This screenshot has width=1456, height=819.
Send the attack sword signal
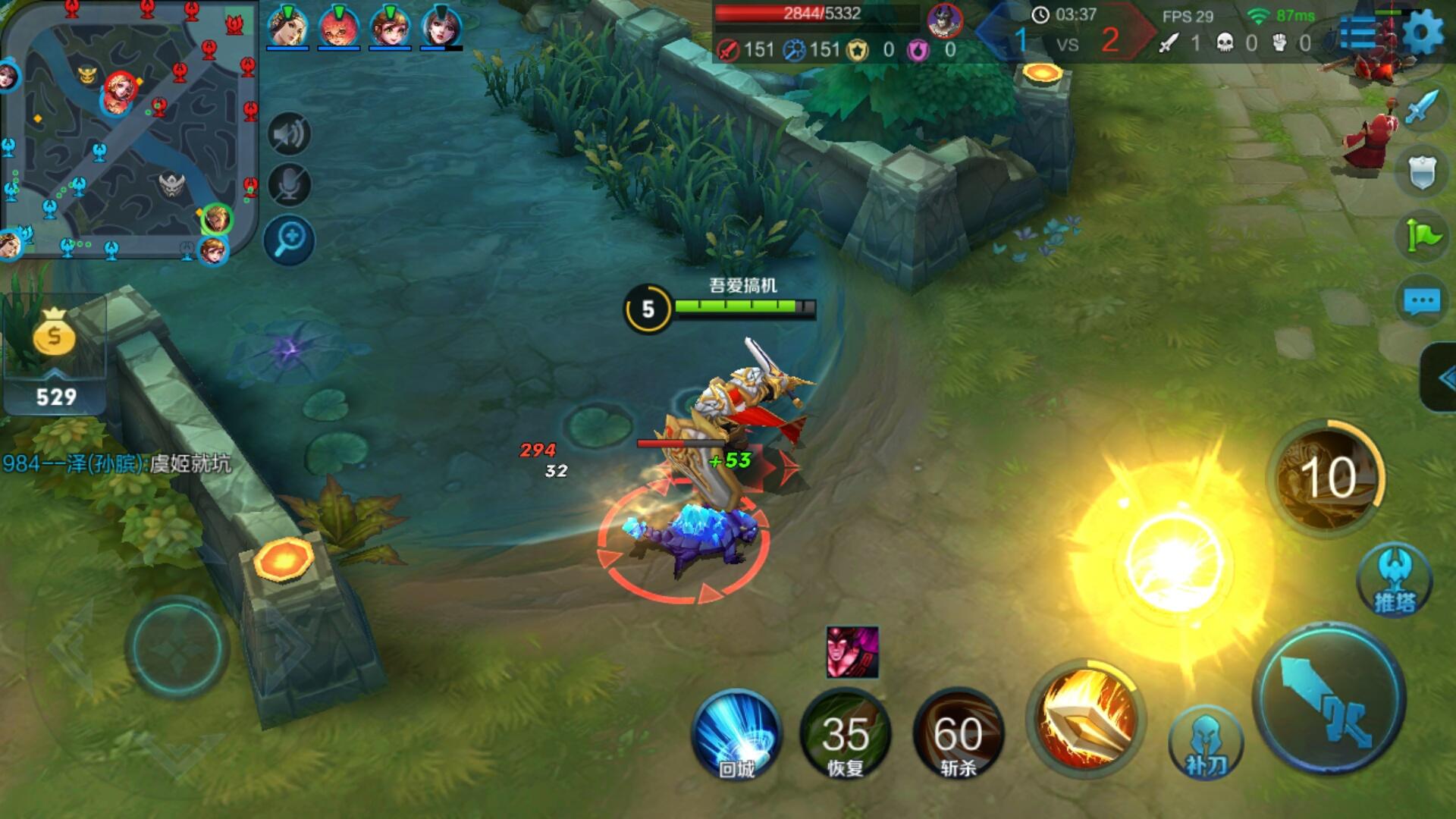pyautogui.click(x=1421, y=108)
